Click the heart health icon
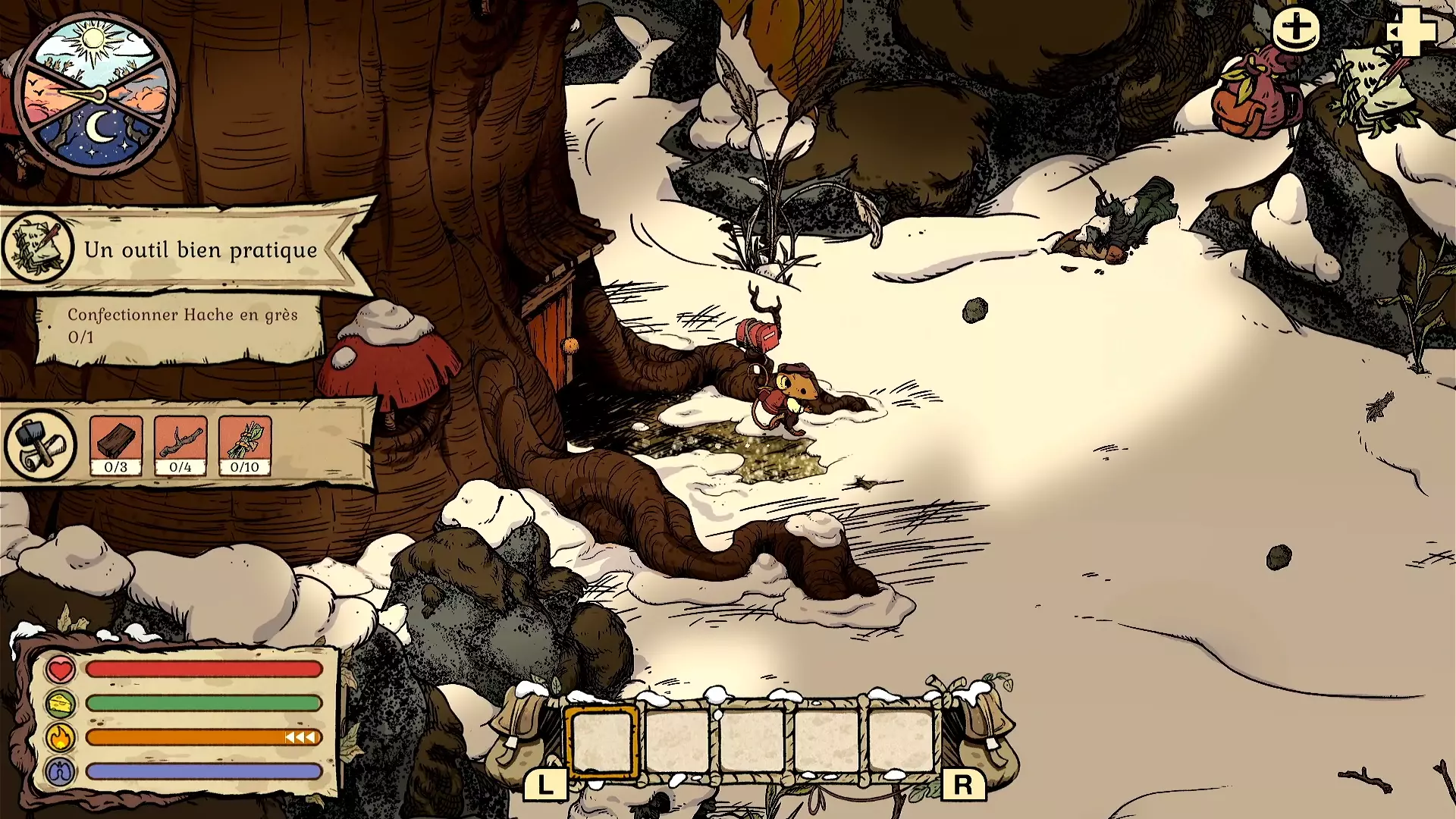The image size is (1456, 819). click(x=61, y=670)
